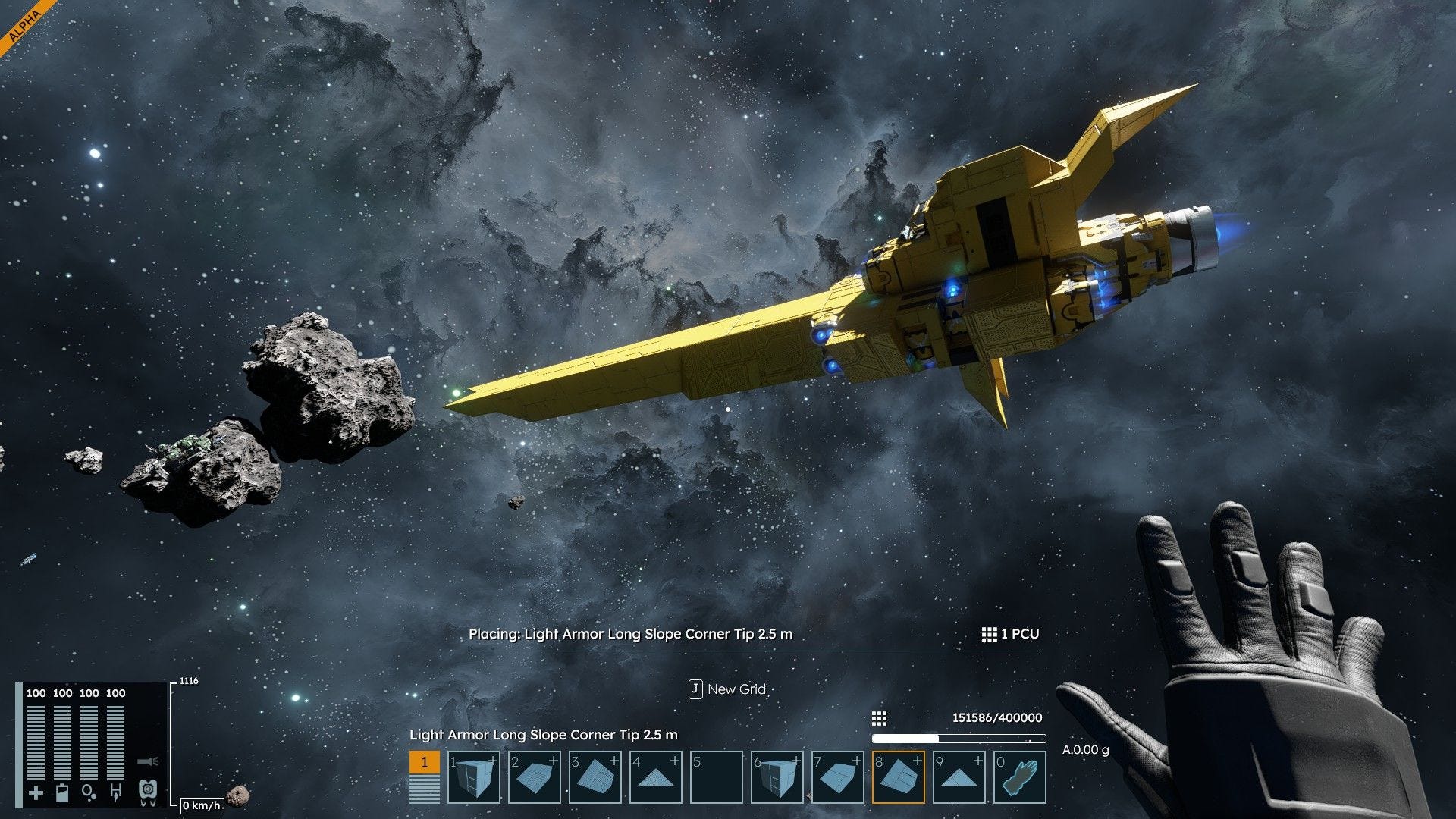Switch to the empty hand glove slot
Screen dimensions: 1456x819
tap(1020, 777)
